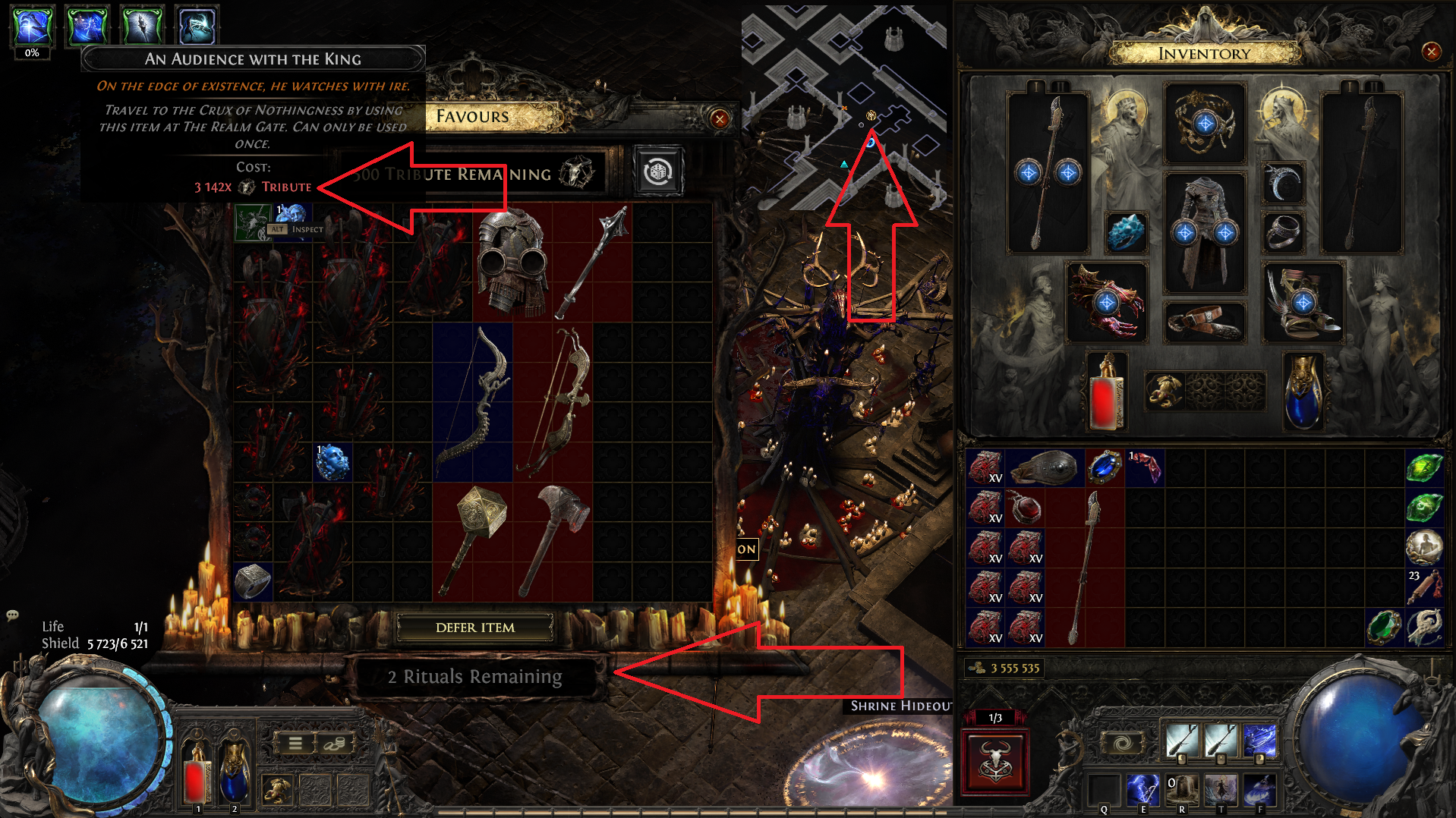Select the red life flask in equipment
Image resolution: width=1456 pixels, height=818 pixels.
(1106, 392)
